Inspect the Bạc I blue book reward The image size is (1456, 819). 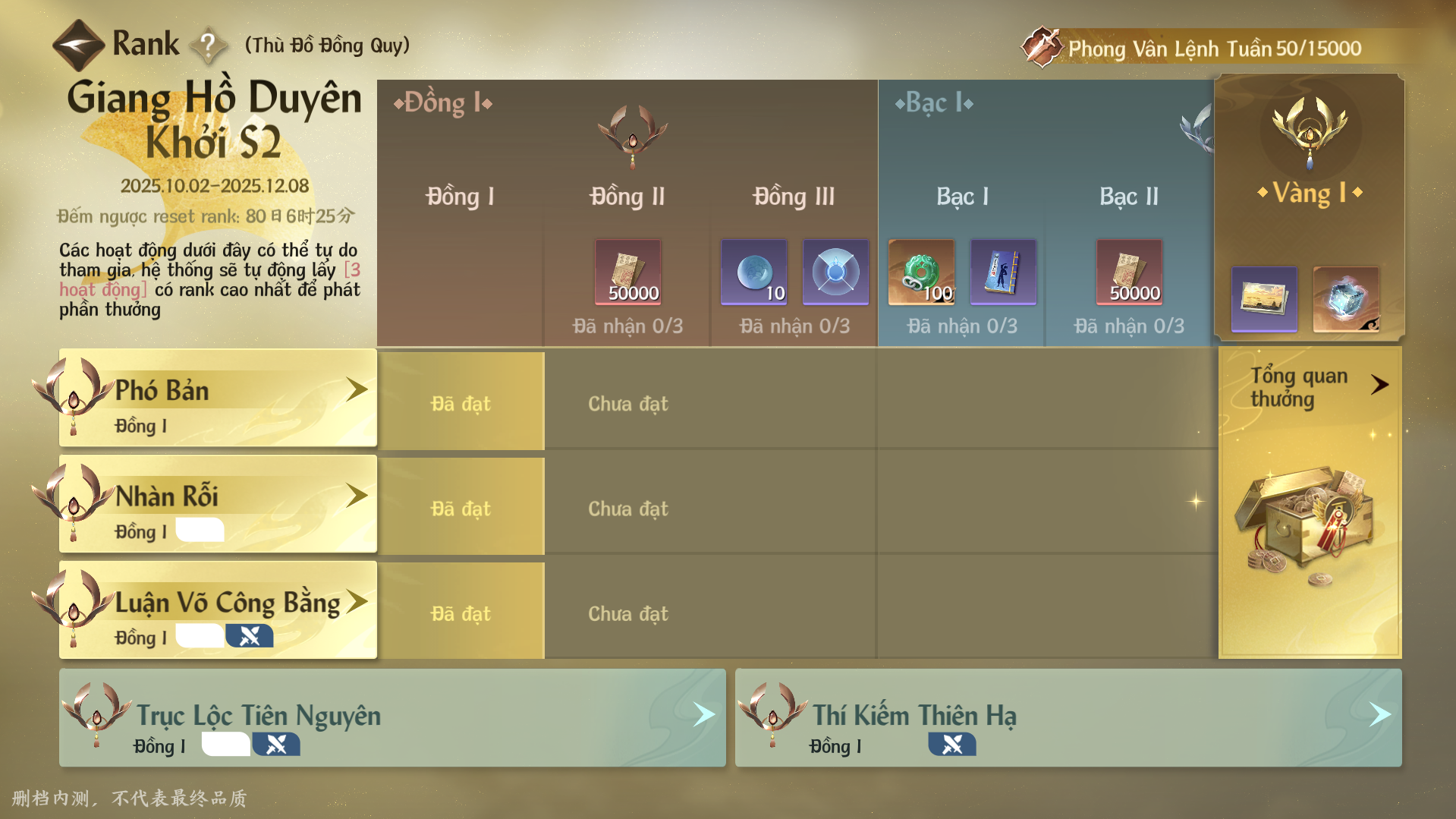(1003, 272)
